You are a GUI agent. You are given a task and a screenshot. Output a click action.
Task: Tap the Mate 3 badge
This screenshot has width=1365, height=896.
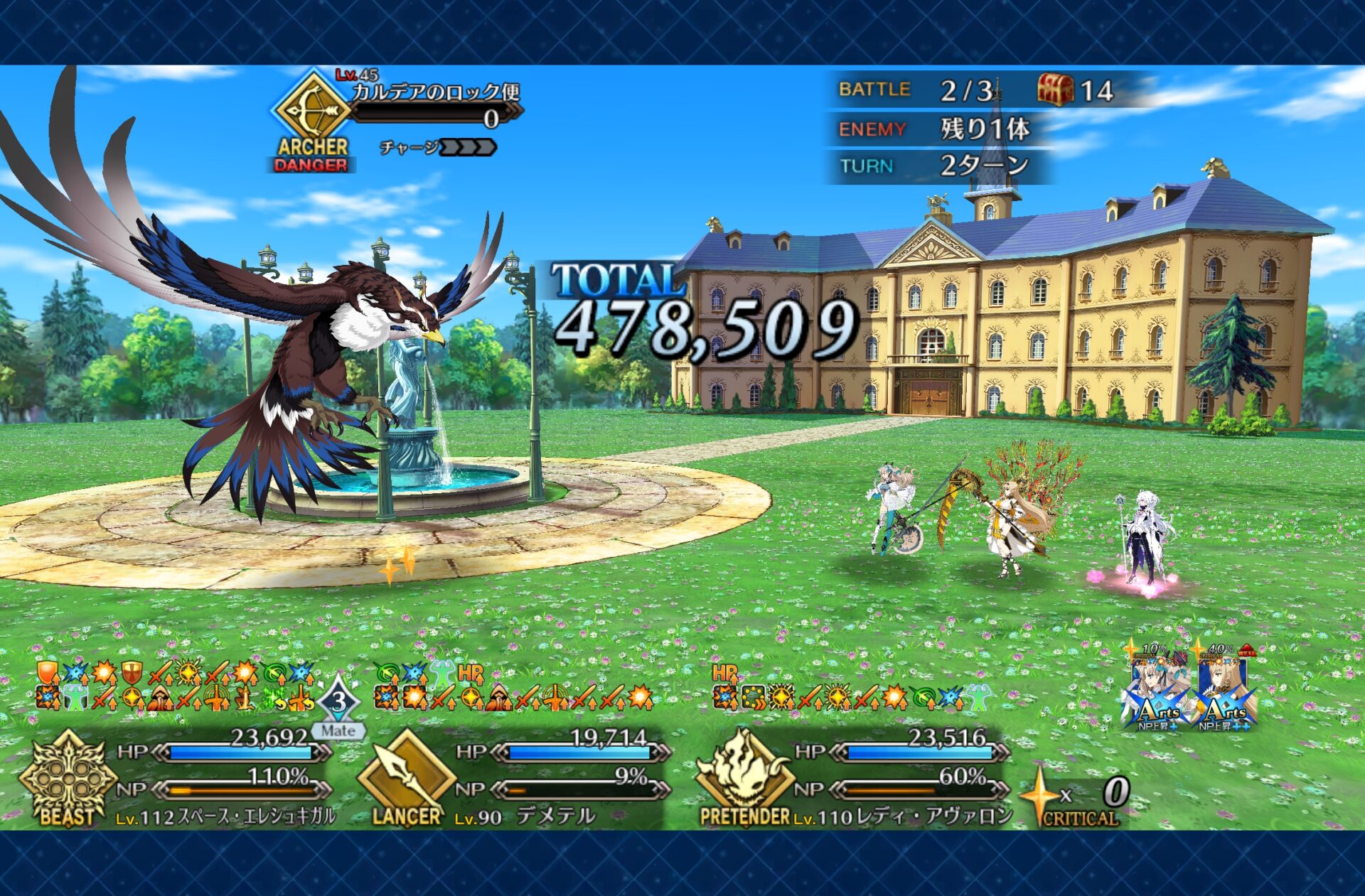click(x=338, y=707)
